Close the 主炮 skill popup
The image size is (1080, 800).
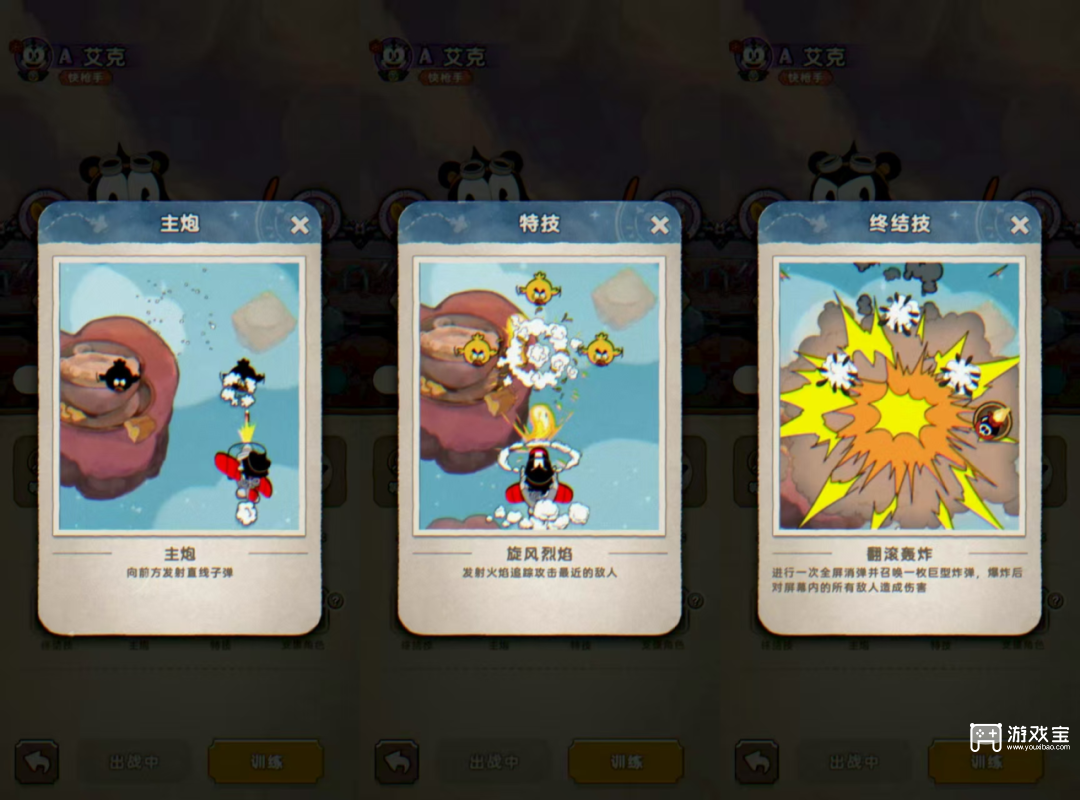point(299,225)
